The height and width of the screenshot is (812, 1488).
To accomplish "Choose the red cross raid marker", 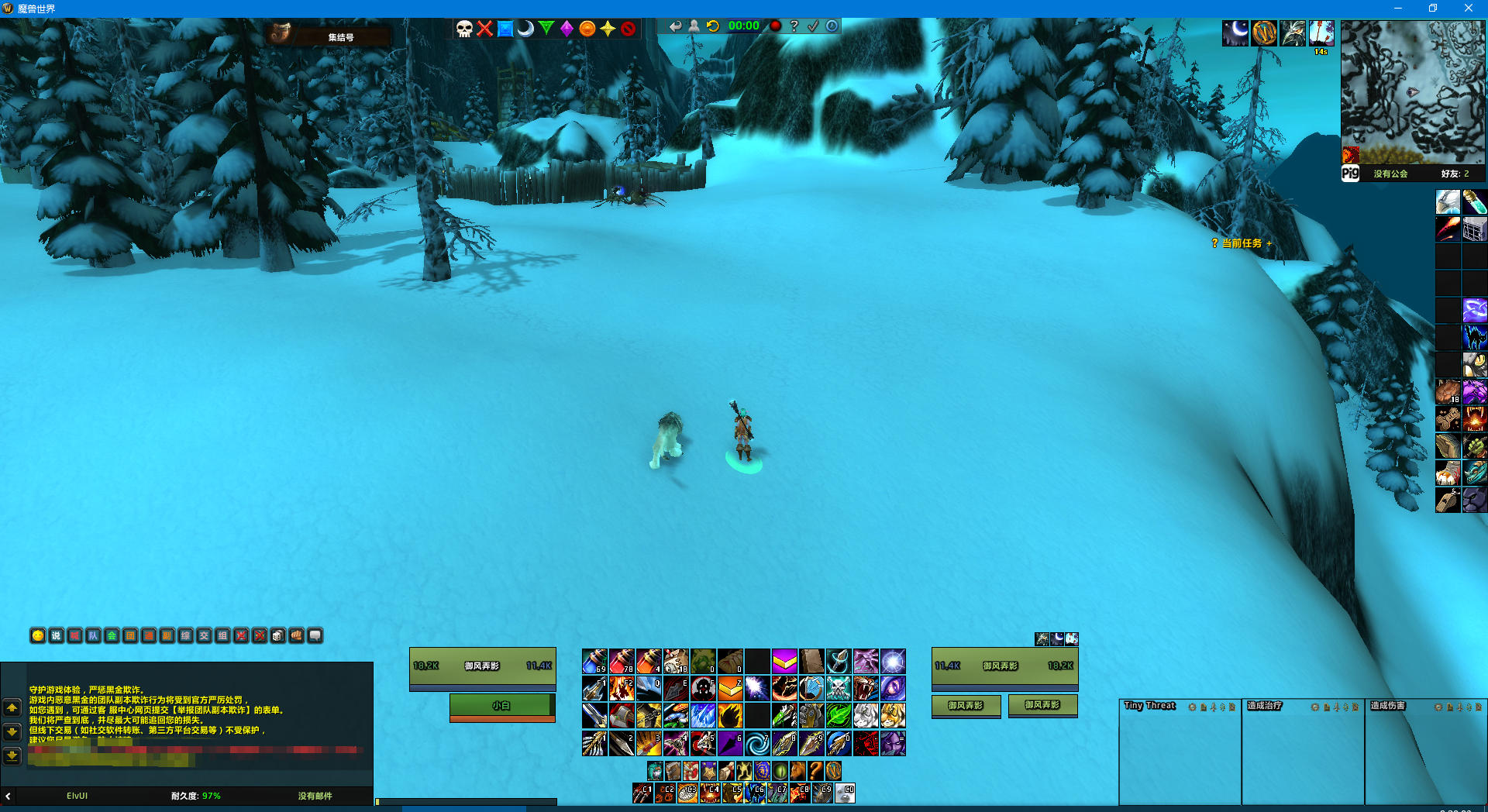I will (x=485, y=29).
